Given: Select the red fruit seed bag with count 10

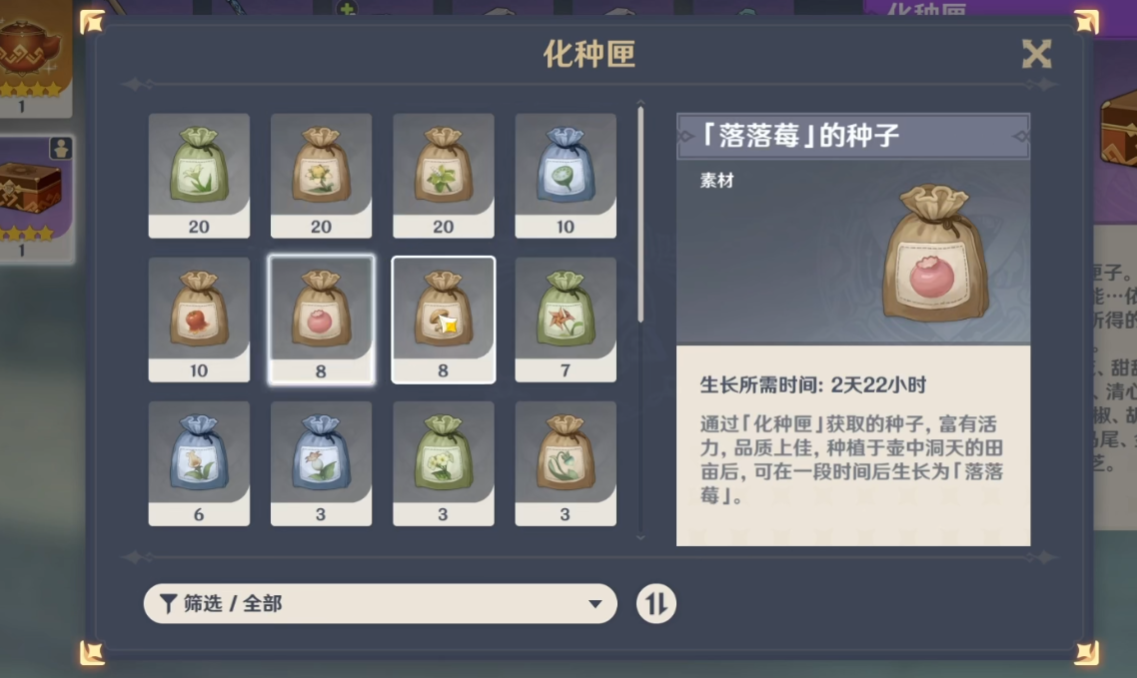Looking at the screenshot, I should (199, 319).
